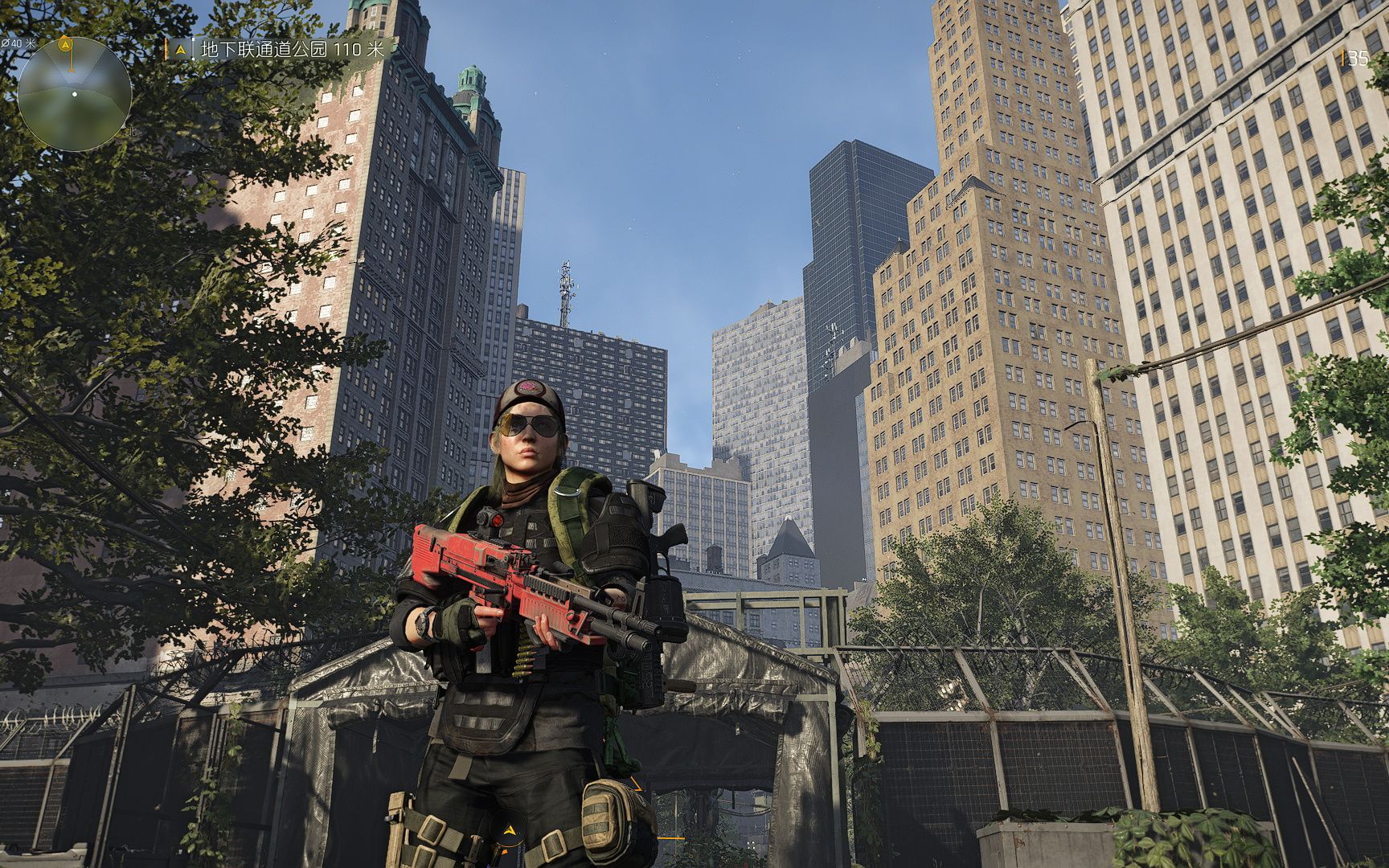Screen dimensions: 1389x868
Task: Click the orange waypoint marker on the minimap
Action: click(66, 44)
